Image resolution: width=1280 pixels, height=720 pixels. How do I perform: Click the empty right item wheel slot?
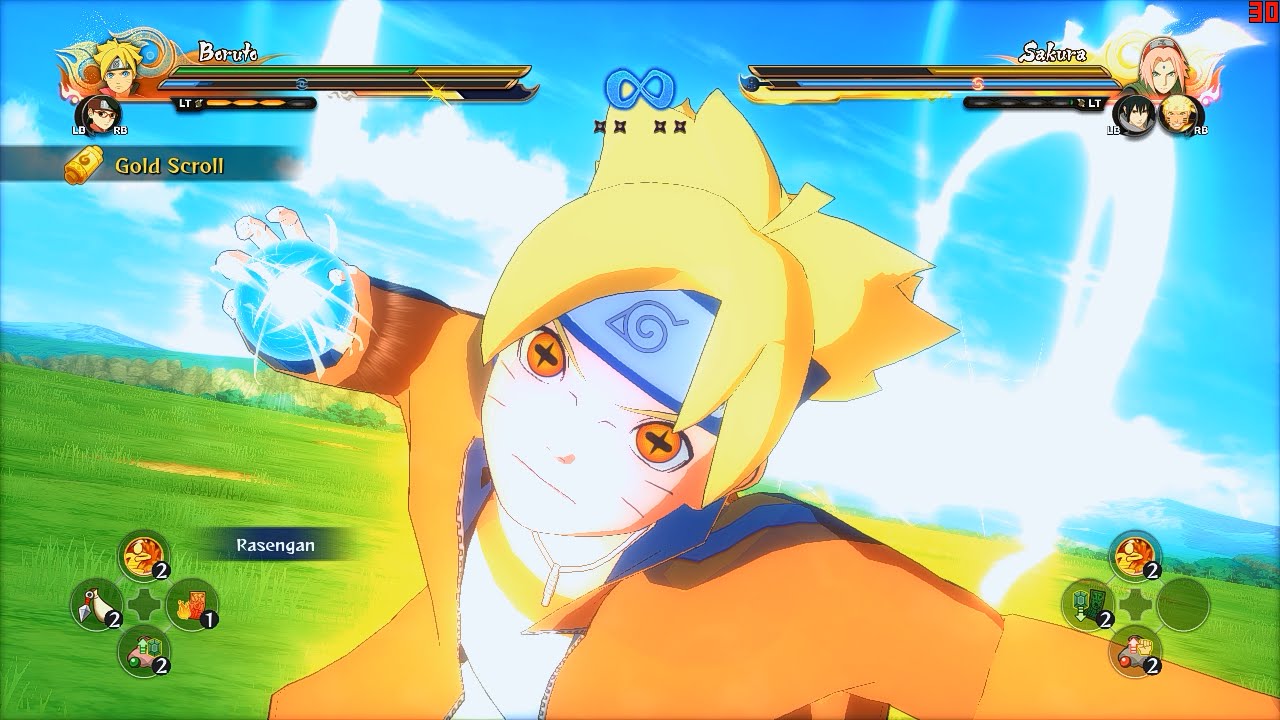point(1183,604)
